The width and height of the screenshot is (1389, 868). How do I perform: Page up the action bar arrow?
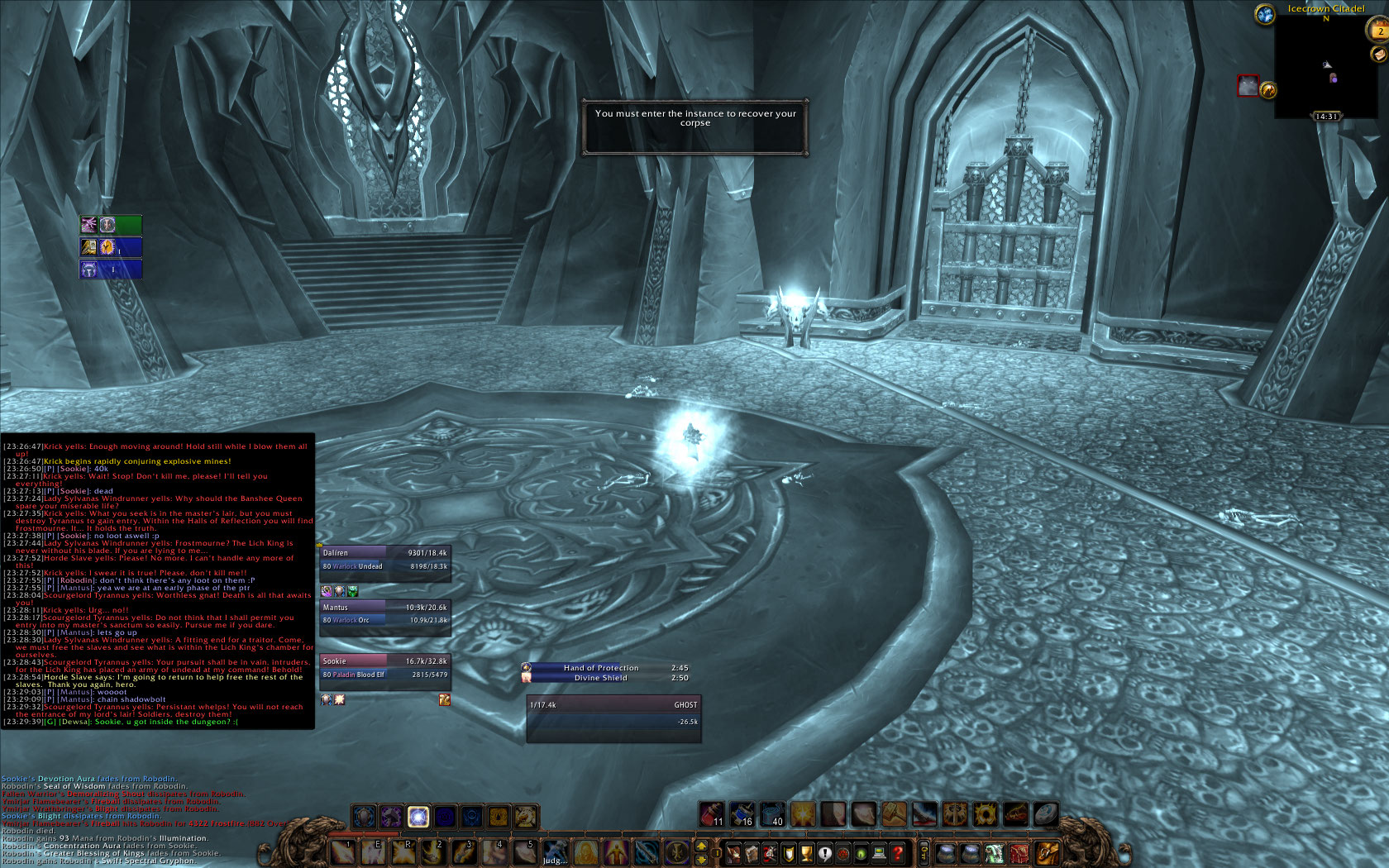tap(702, 846)
